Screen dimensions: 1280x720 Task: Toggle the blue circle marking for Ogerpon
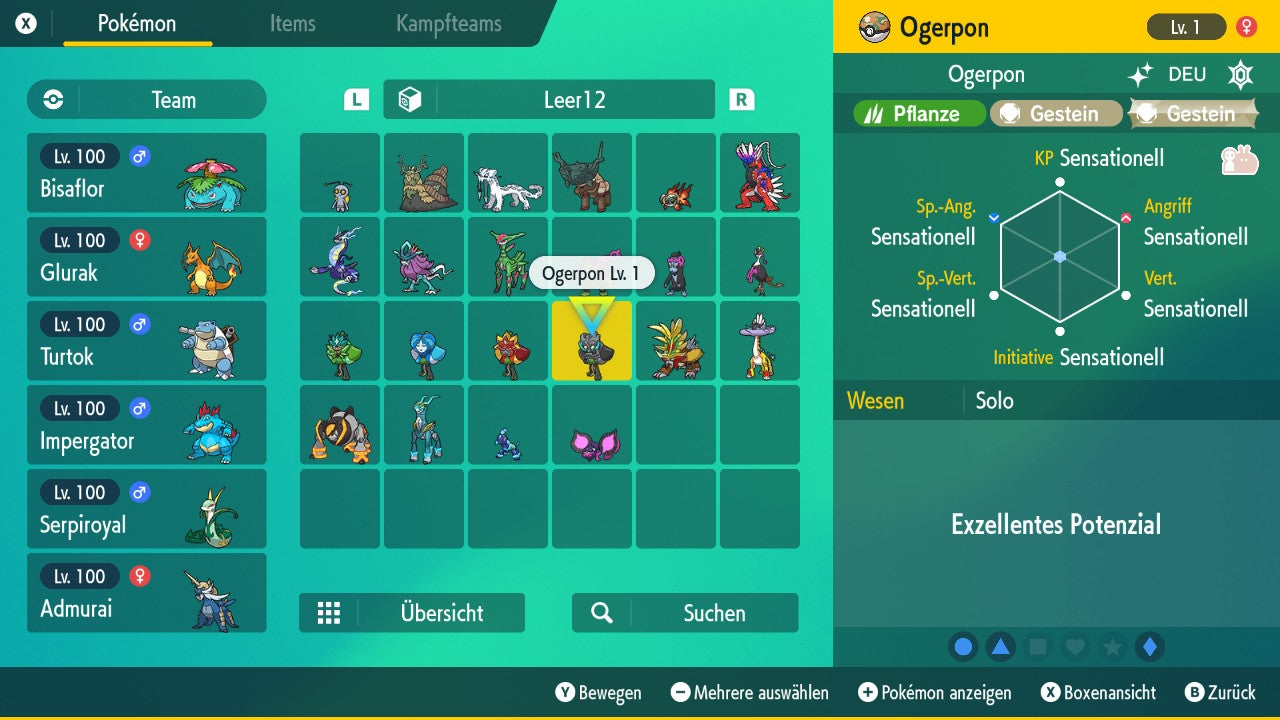(x=963, y=647)
